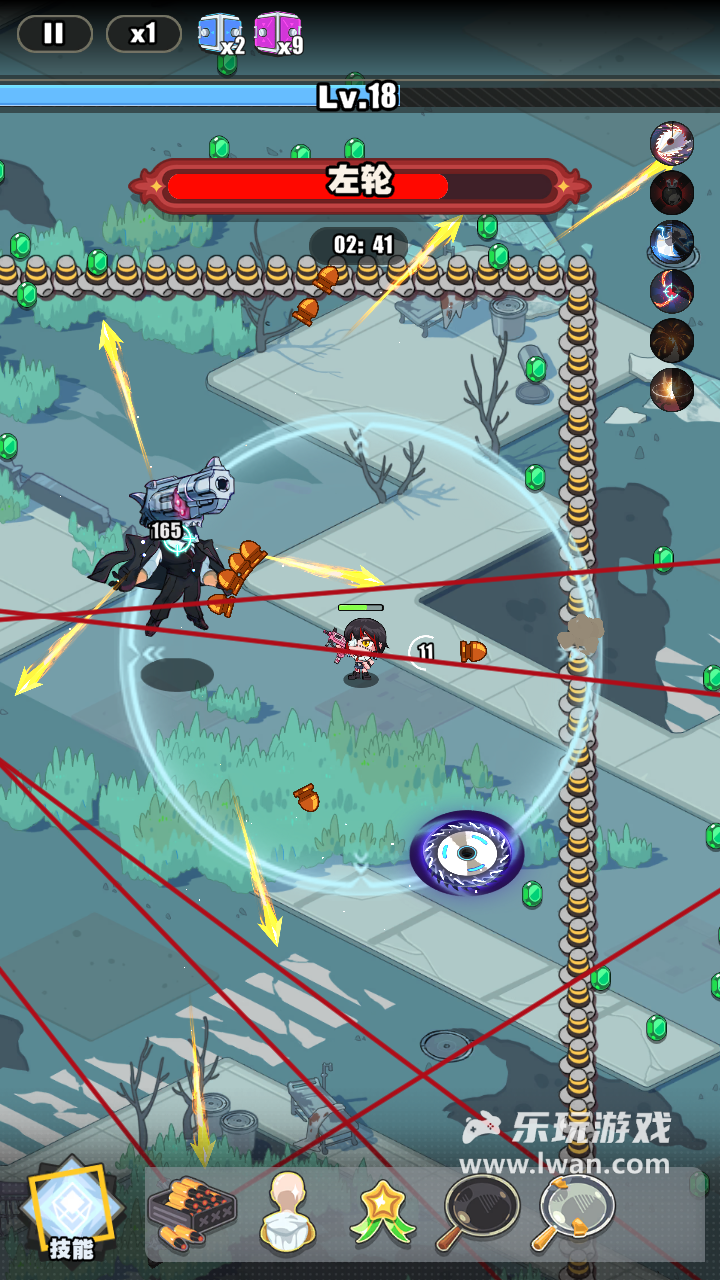This screenshot has height=1280, width=720.
Task: Select the crosshair target skill icon
Action: coord(672,291)
